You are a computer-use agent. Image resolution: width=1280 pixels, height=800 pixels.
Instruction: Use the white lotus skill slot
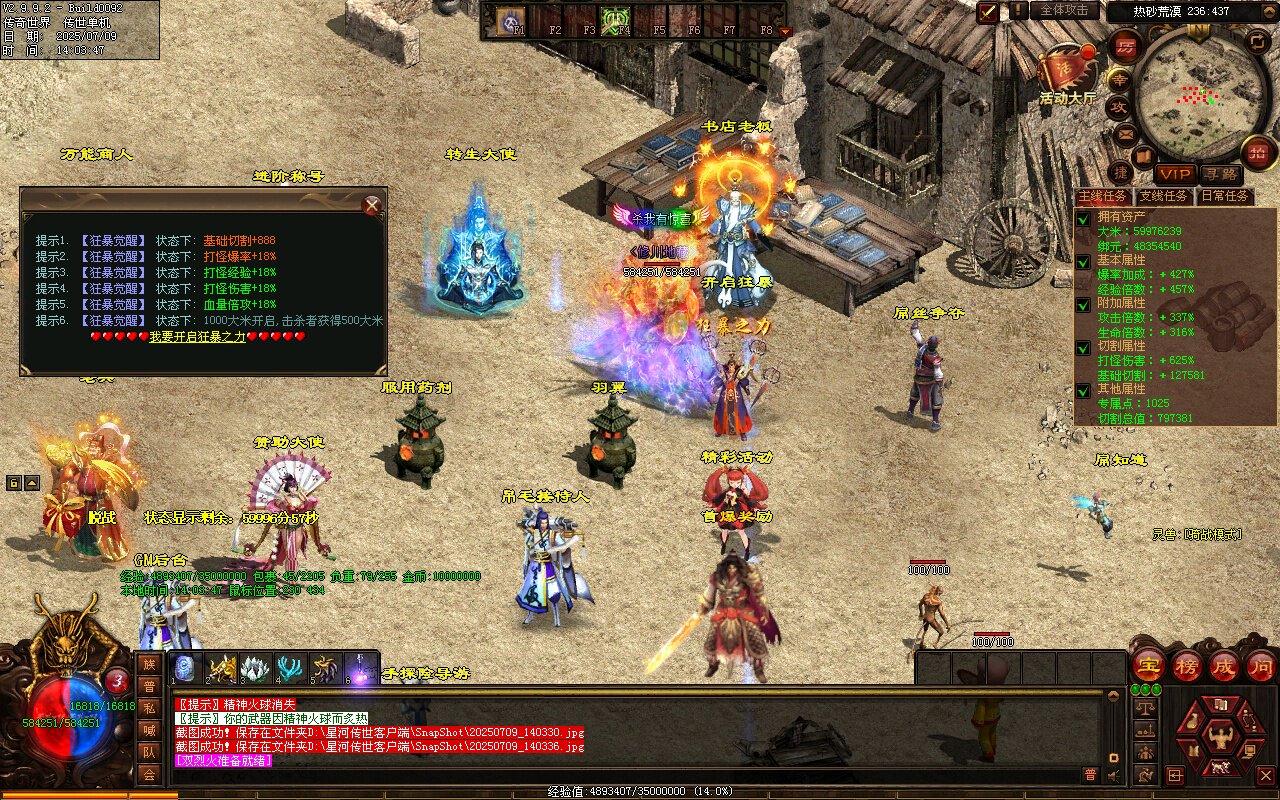coord(256,668)
